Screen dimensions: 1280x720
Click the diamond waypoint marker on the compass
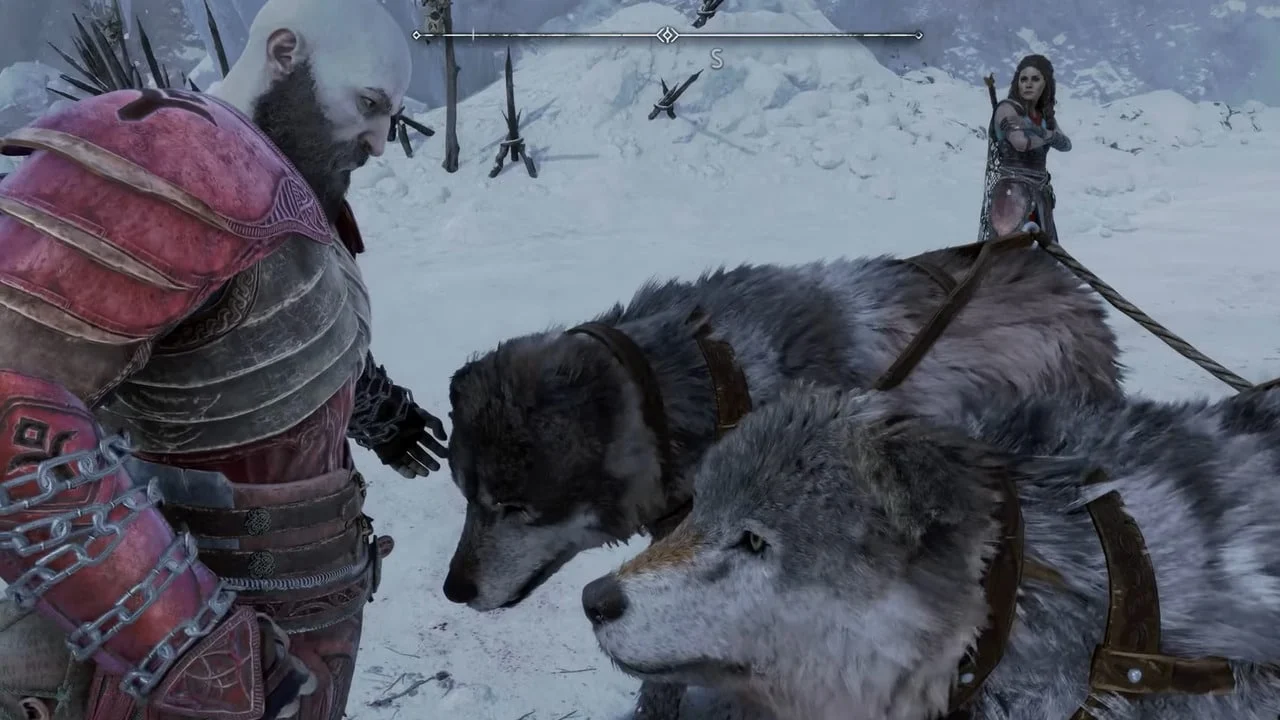click(x=668, y=33)
